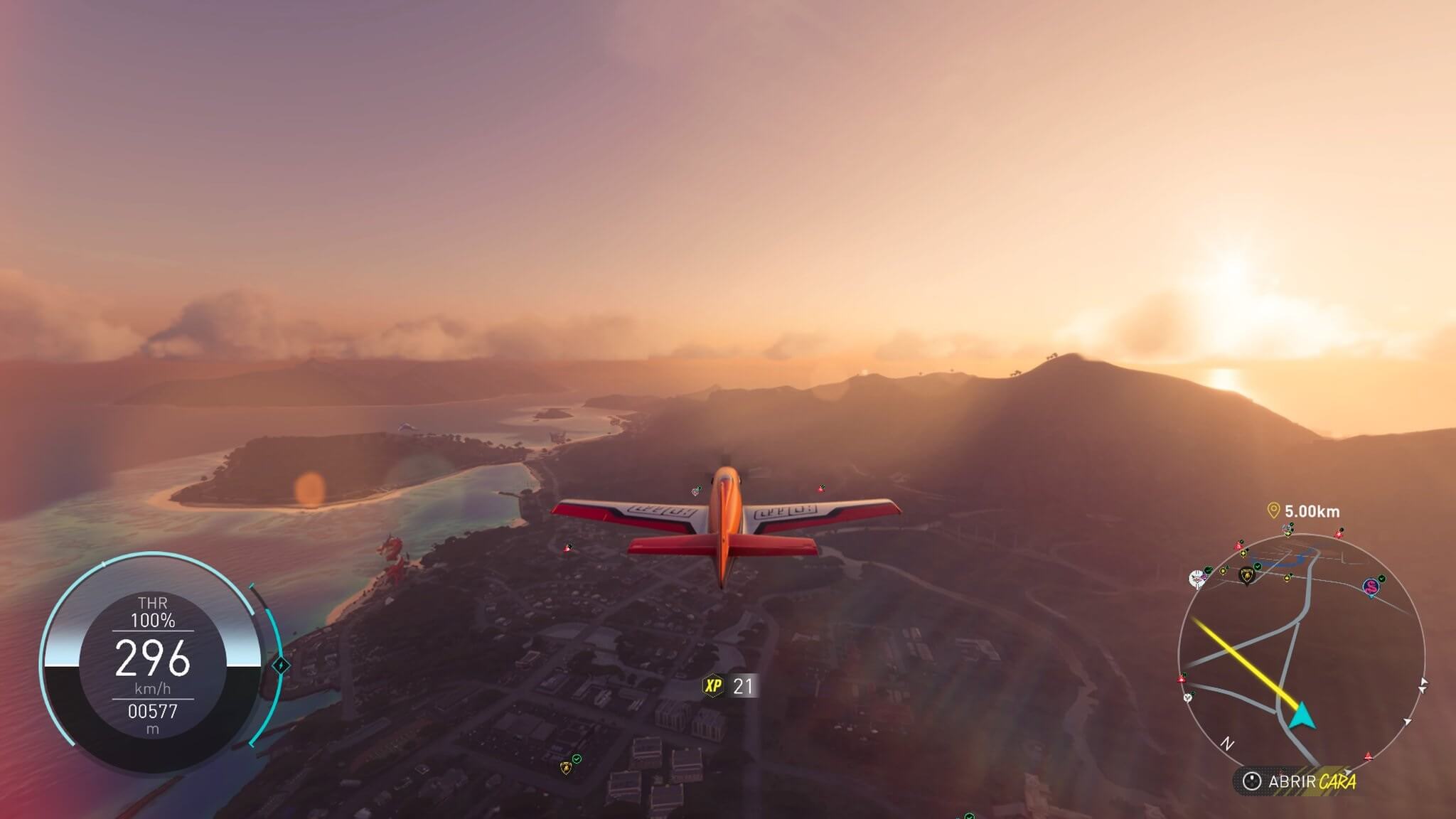The height and width of the screenshot is (819, 1456).
Task: Open the ABRIR CARA prompt
Action: (1300, 782)
